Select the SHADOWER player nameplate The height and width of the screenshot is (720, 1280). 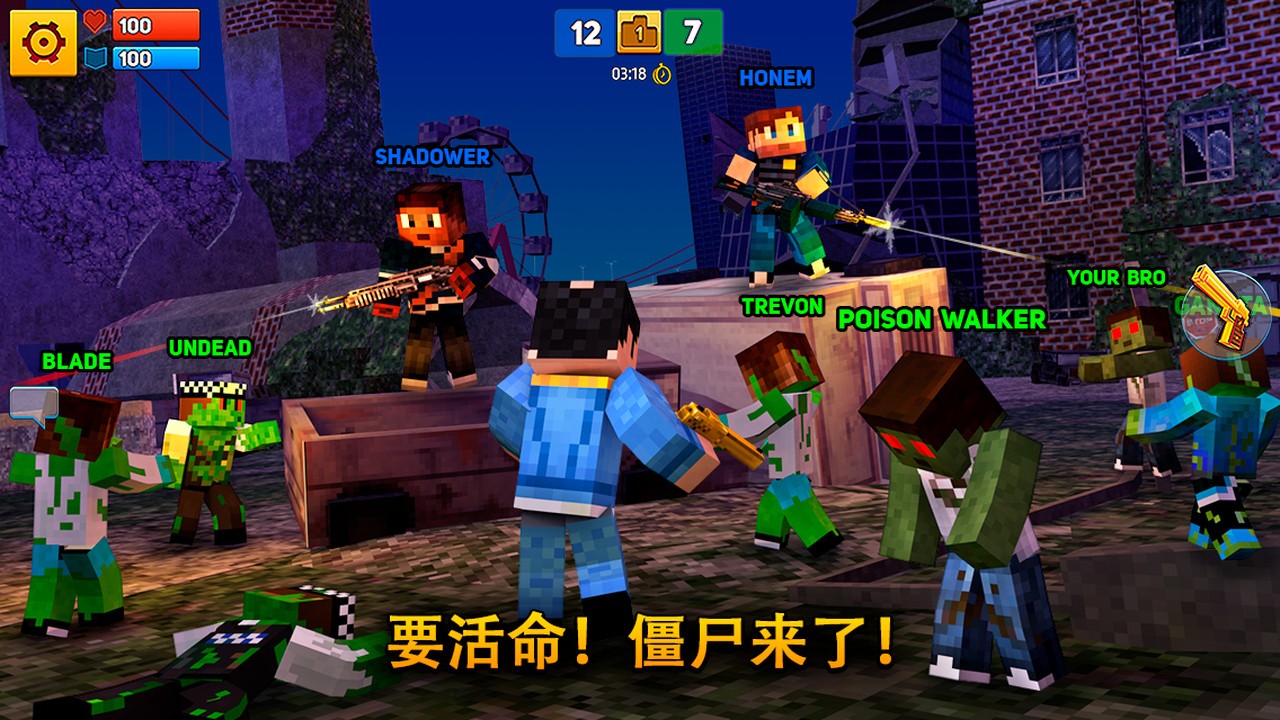[x=431, y=157]
